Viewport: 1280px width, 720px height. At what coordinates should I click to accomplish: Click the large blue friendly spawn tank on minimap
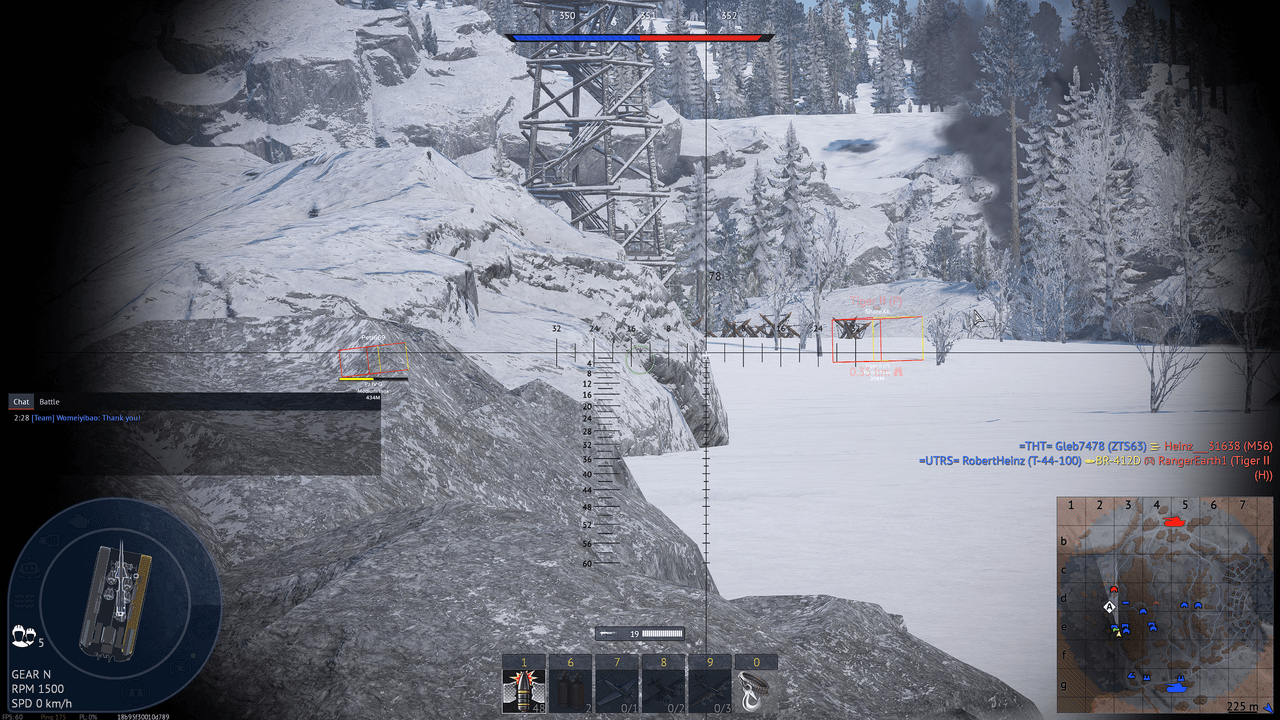click(x=1174, y=687)
